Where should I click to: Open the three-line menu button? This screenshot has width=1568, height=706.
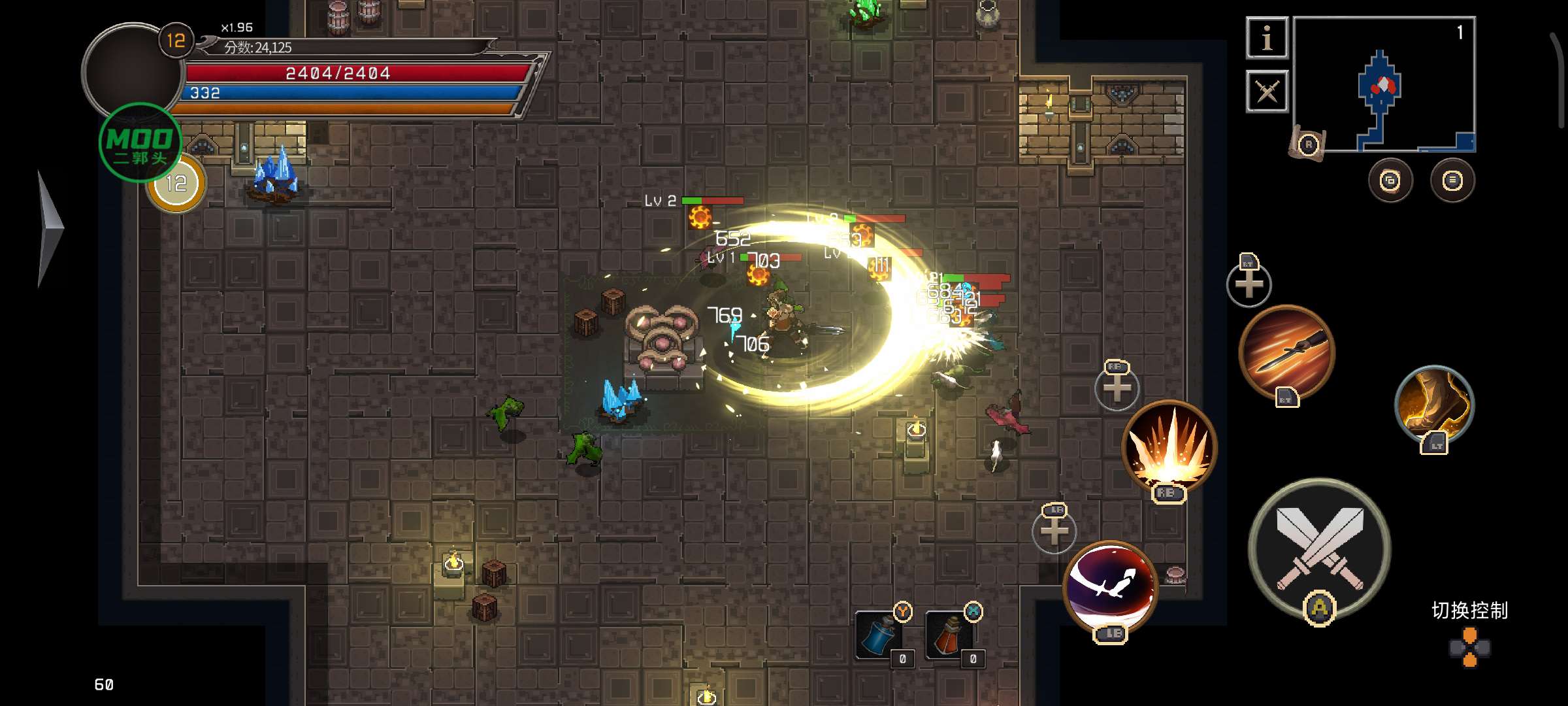(1452, 180)
